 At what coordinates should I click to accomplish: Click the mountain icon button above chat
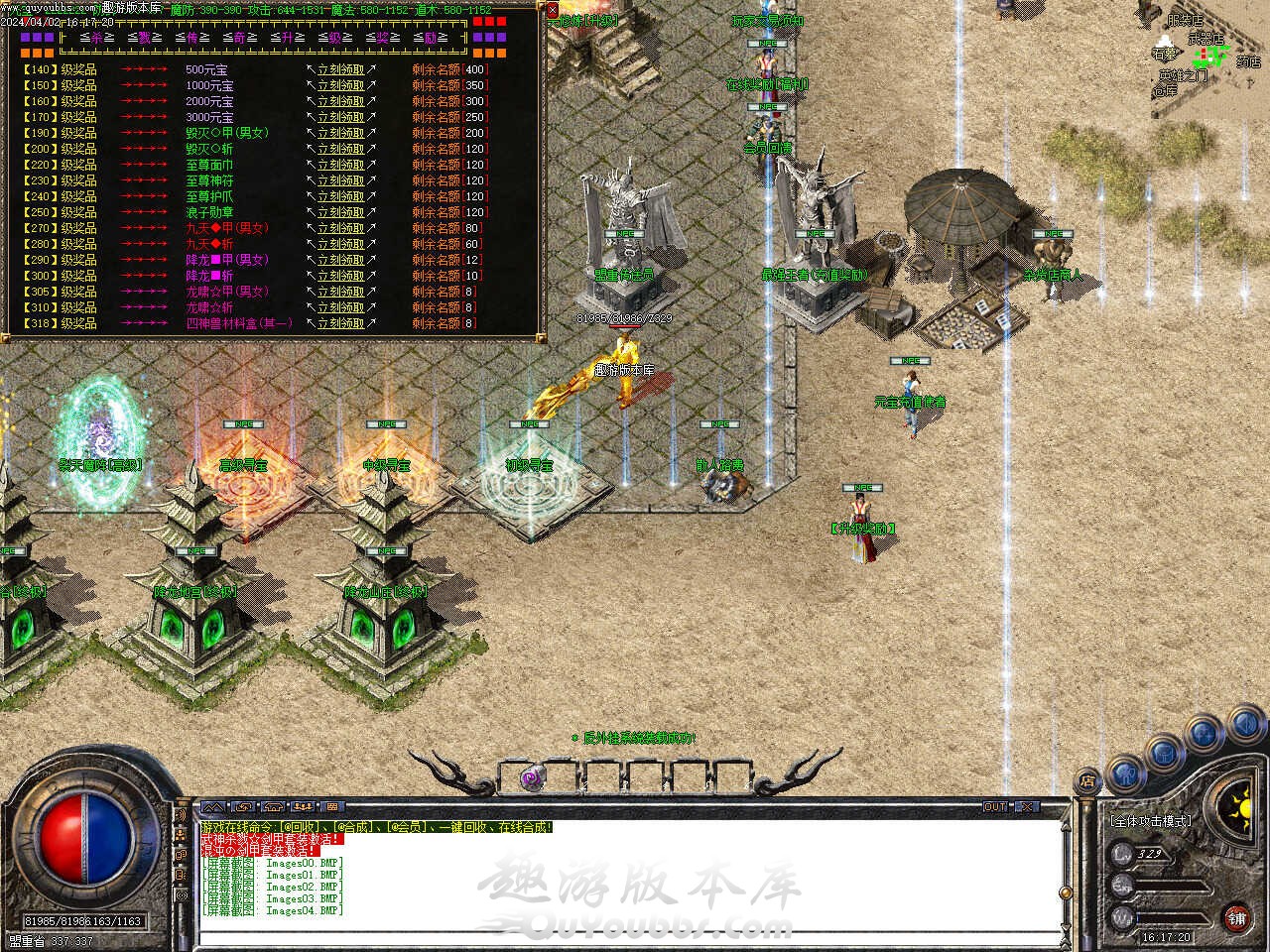click(x=213, y=807)
